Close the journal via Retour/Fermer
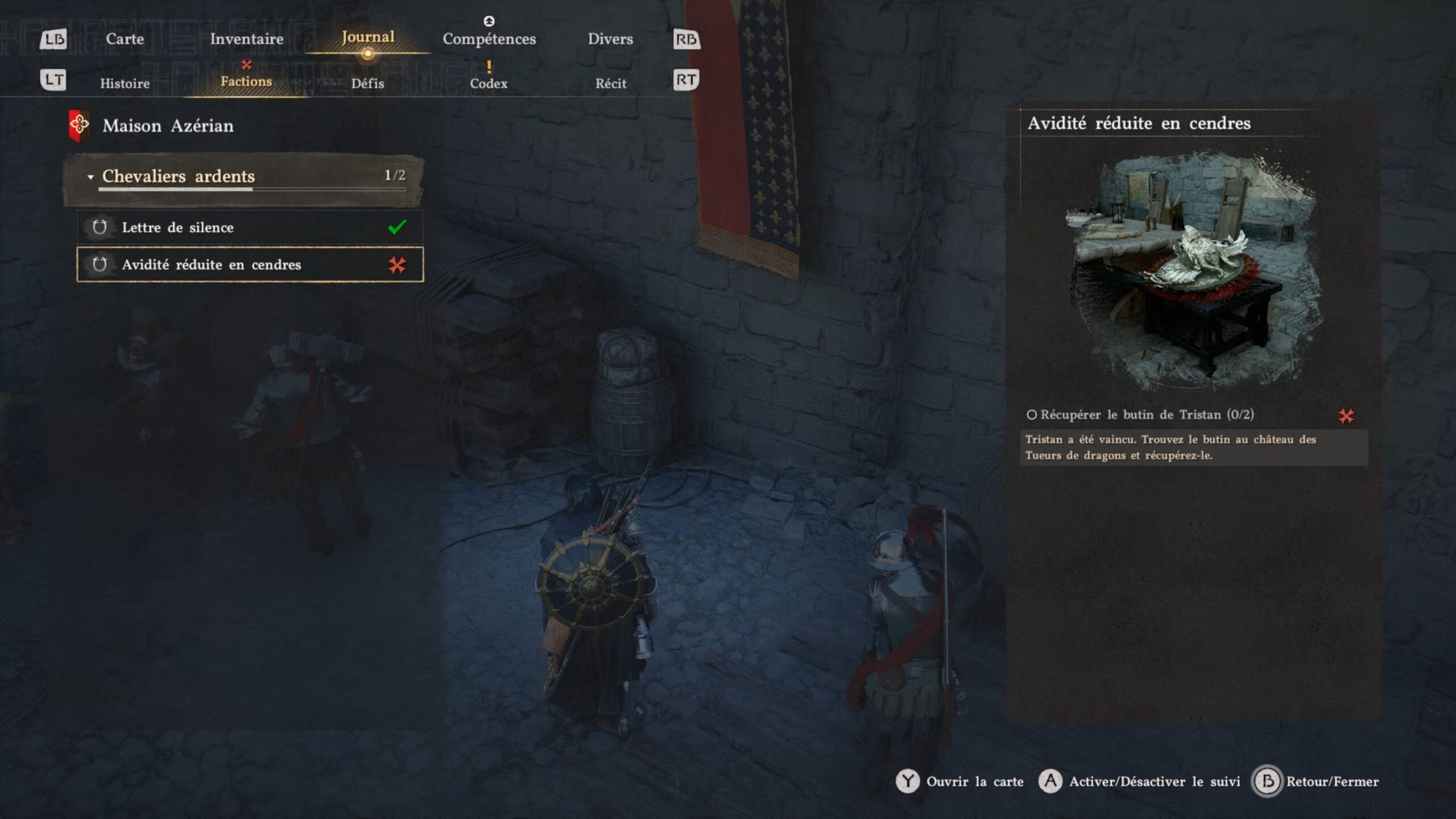The width and height of the screenshot is (1456, 819). coord(1331,781)
